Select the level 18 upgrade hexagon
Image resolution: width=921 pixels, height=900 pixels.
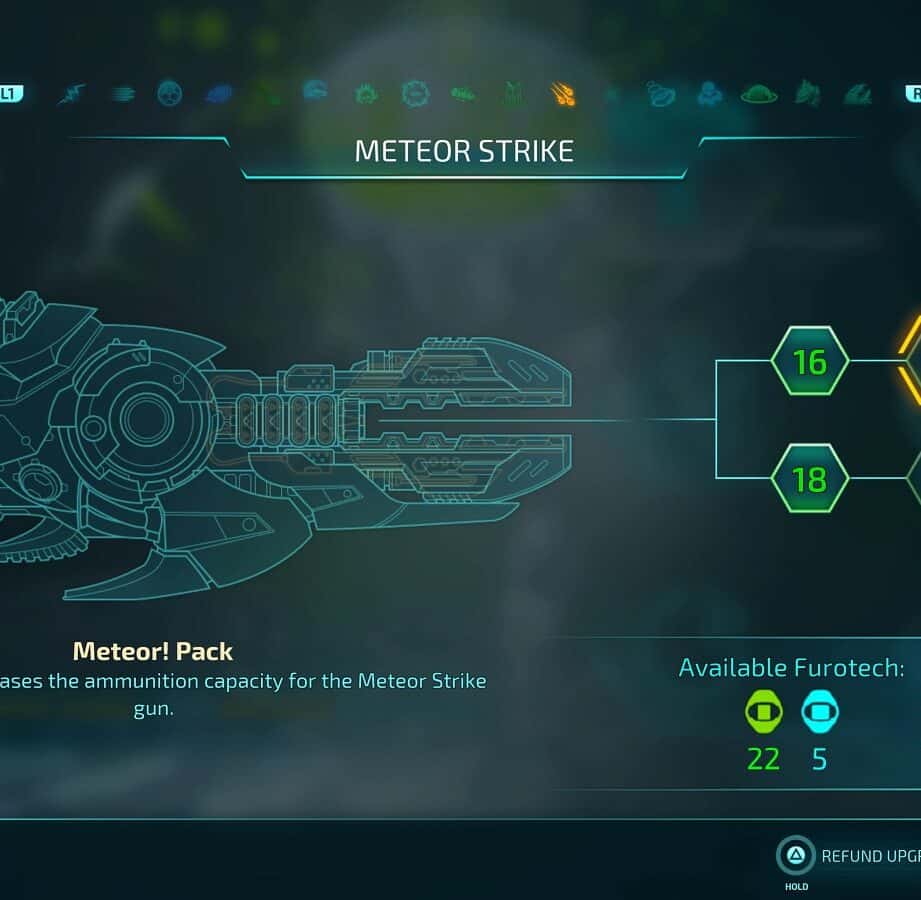click(810, 479)
